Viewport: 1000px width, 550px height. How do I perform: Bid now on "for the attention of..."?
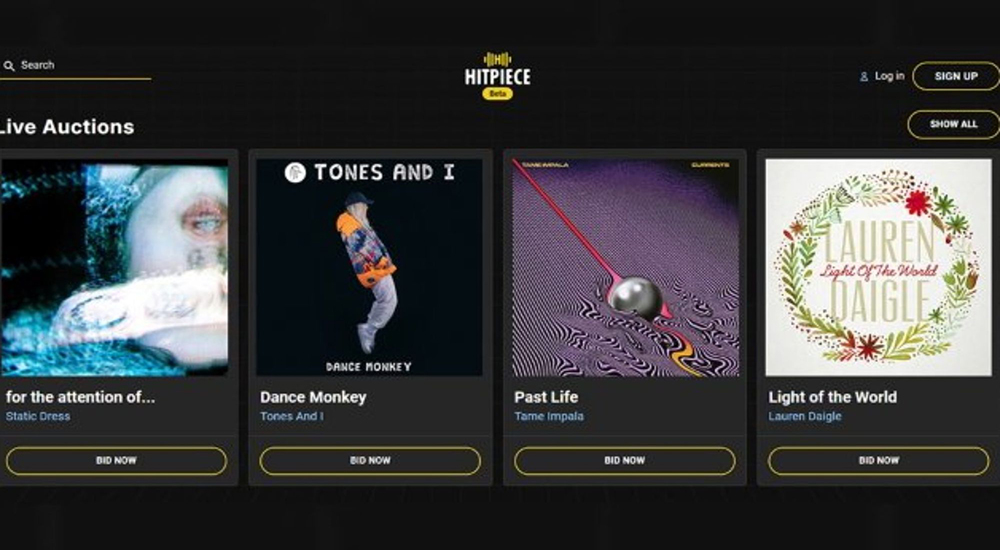pyautogui.click(x=116, y=461)
